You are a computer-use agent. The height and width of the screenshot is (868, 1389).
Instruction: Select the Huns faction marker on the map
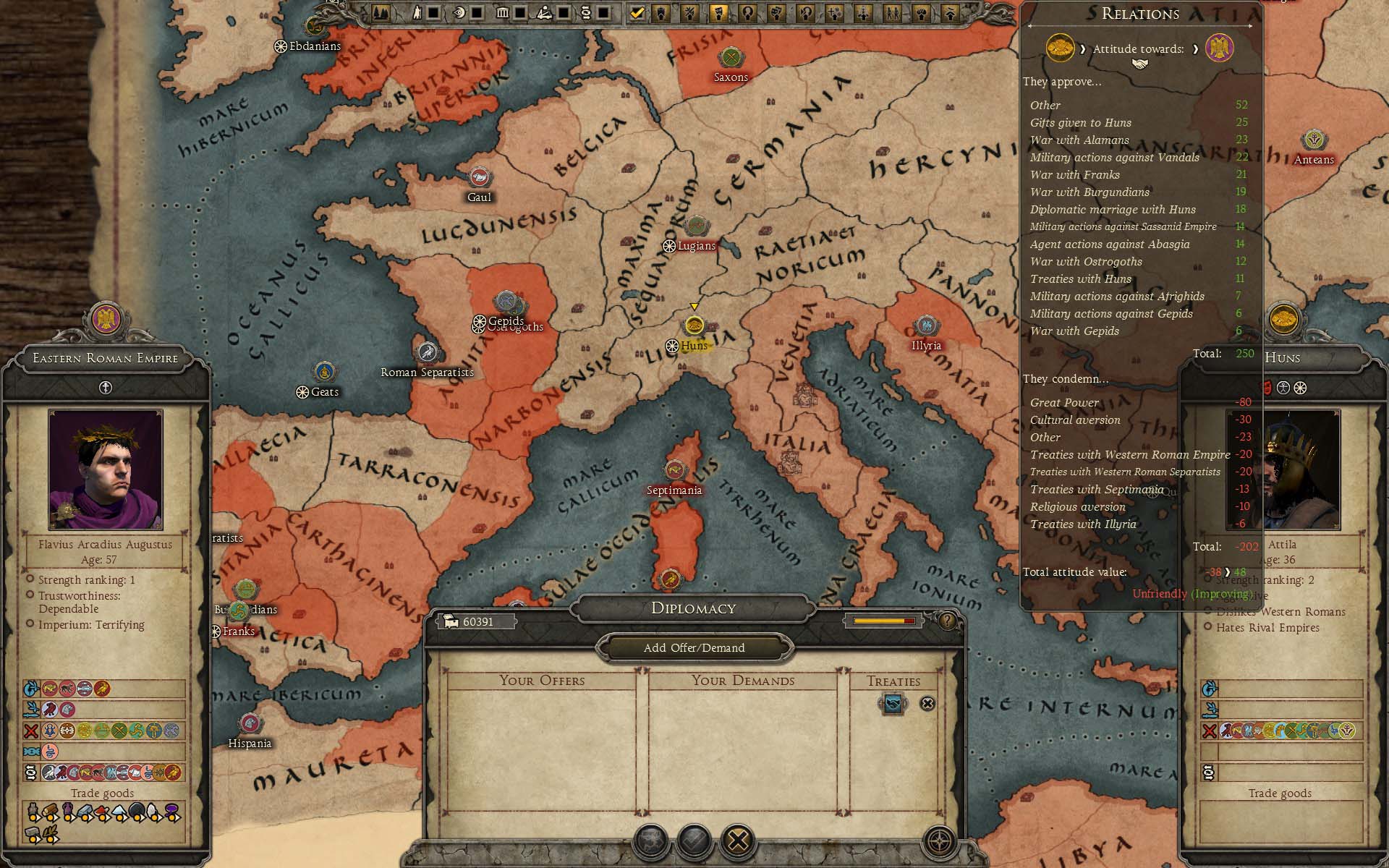coord(694,325)
